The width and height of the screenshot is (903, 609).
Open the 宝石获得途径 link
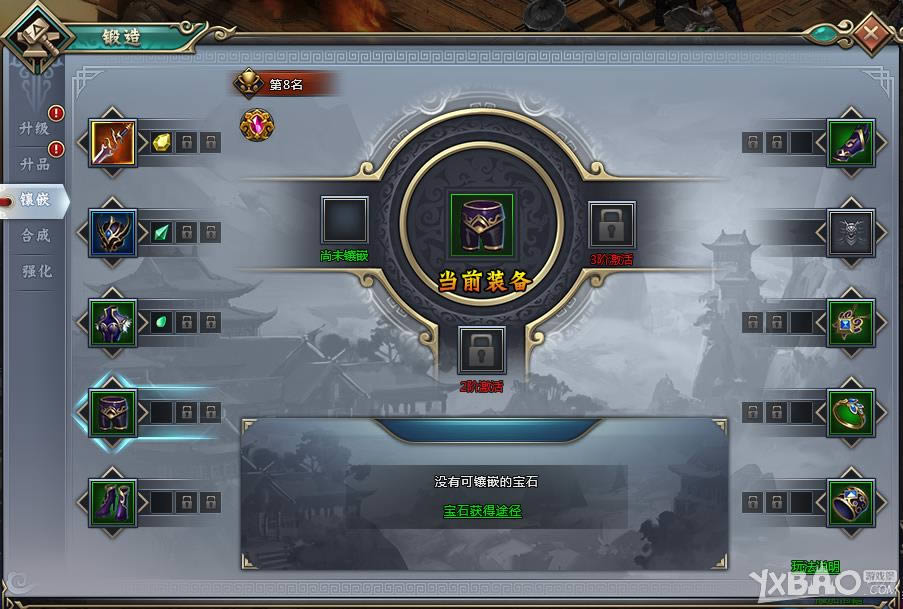(x=483, y=511)
